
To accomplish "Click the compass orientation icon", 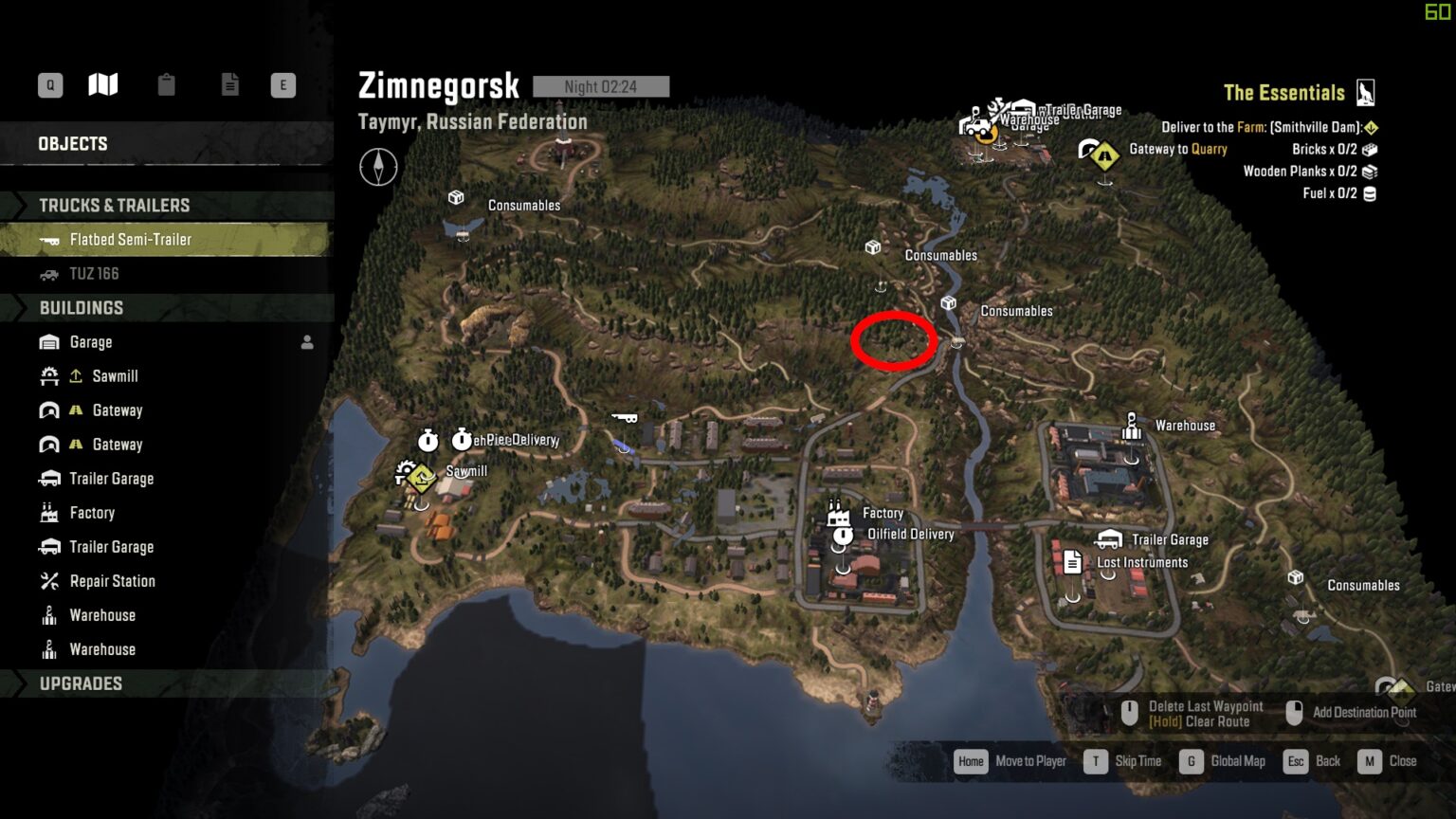I will [378, 168].
